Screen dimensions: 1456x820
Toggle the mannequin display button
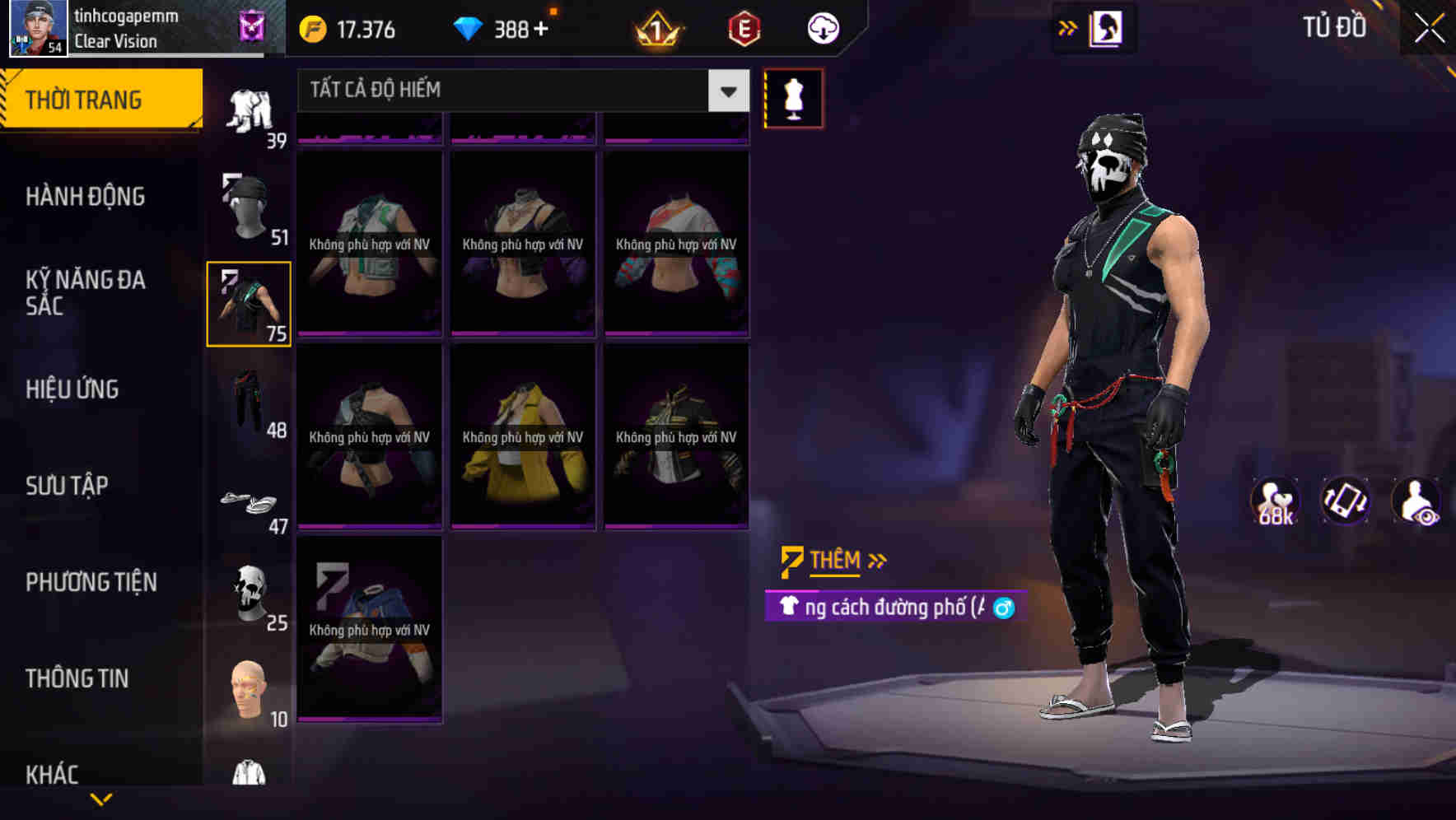point(793,98)
